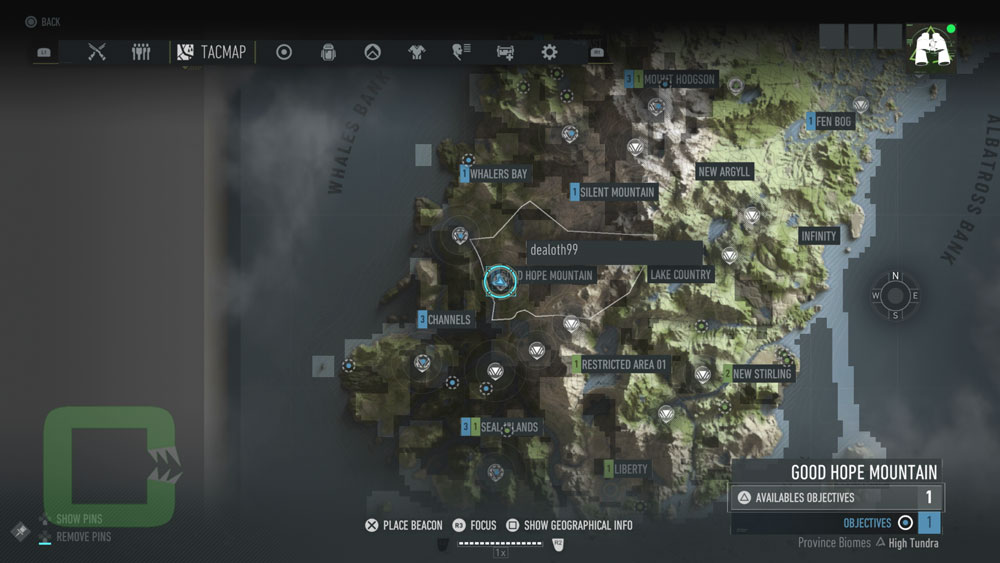Open the objectives circle tab
This screenshot has width=1000, height=563.
pyautogui.click(x=284, y=52)
